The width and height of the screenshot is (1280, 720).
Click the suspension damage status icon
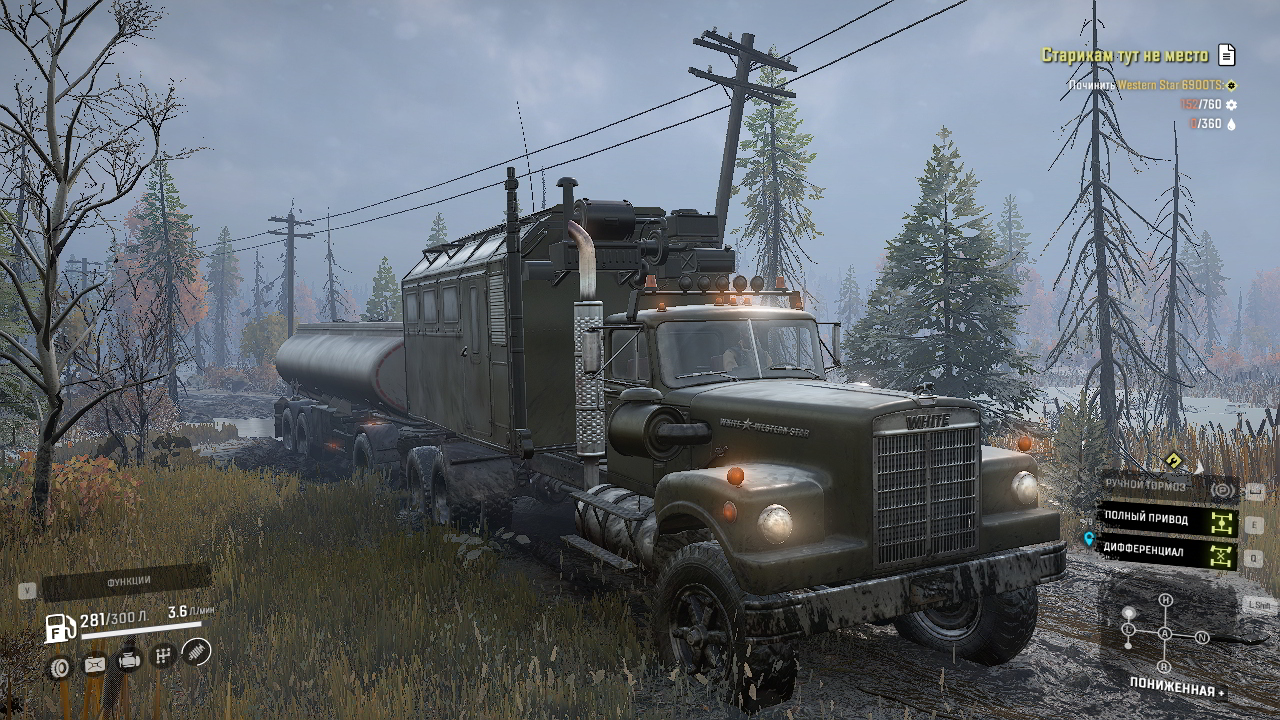point(197,652)
